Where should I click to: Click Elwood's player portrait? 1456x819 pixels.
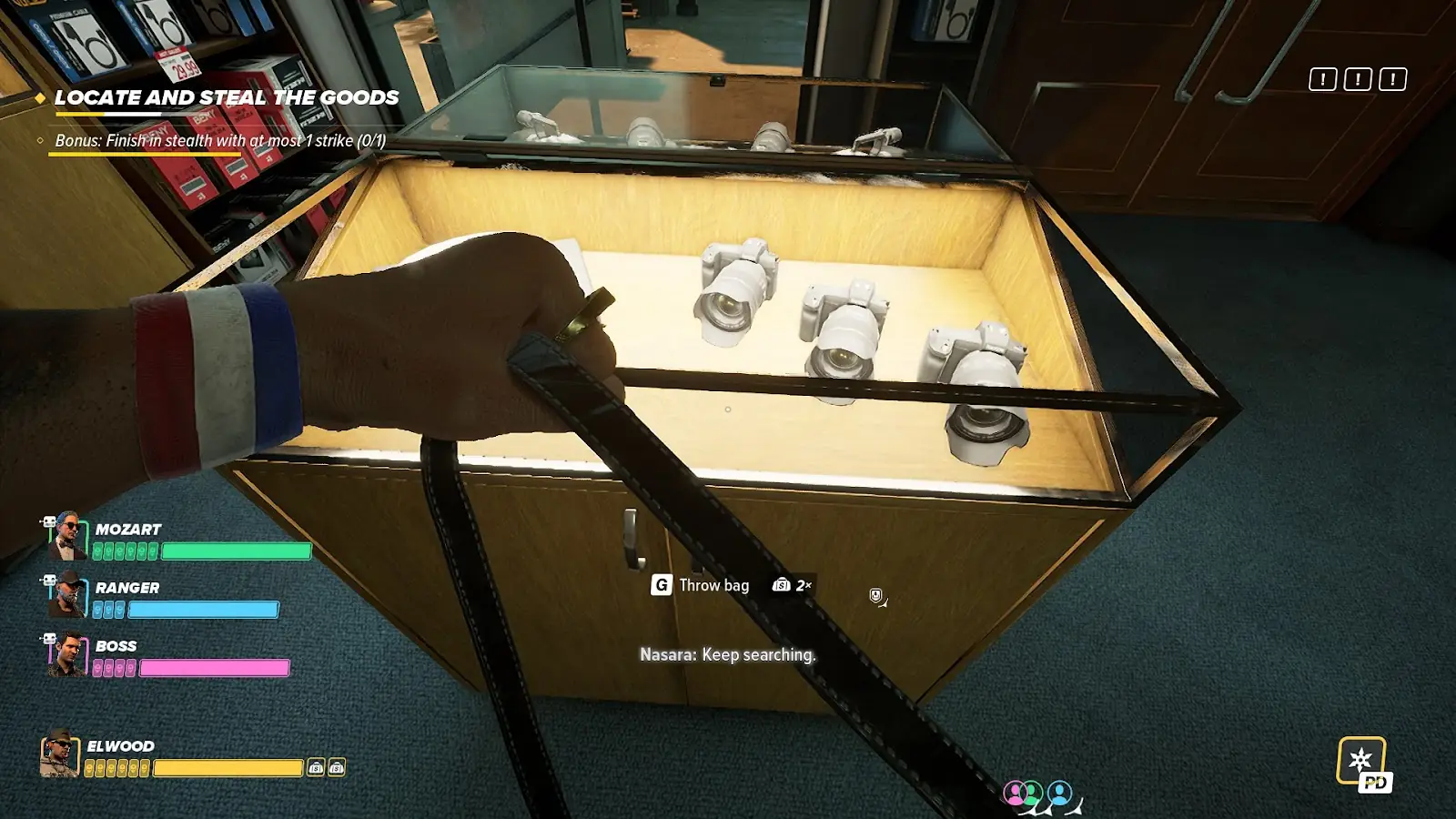click(59, 754)
